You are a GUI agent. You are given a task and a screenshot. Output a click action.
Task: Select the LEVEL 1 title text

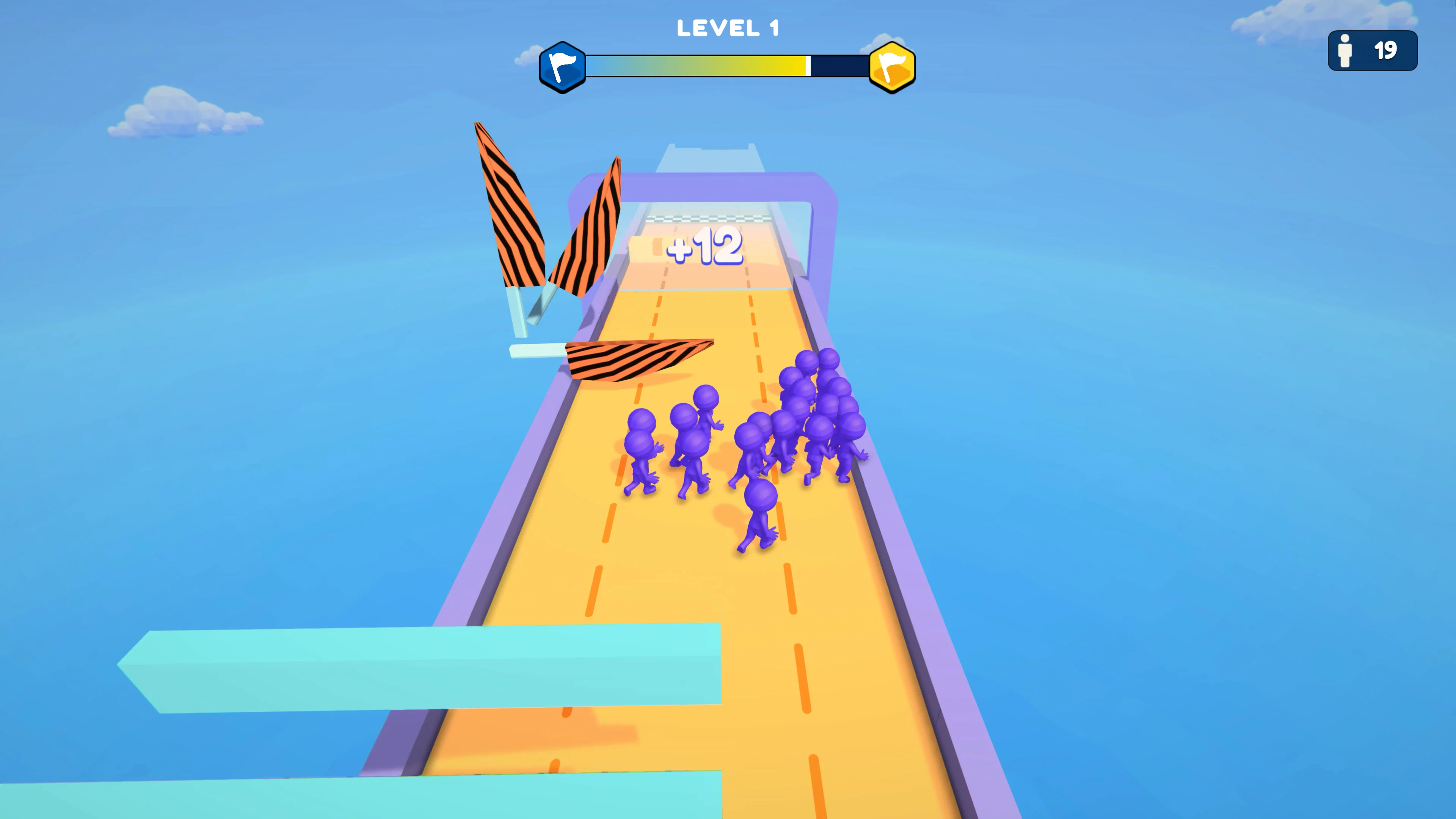(x=728, y=27)
